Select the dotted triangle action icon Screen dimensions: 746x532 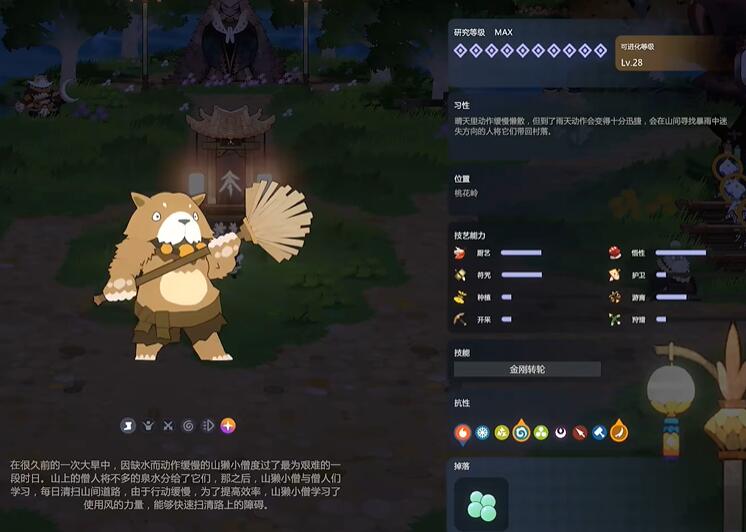coord(208,425)
